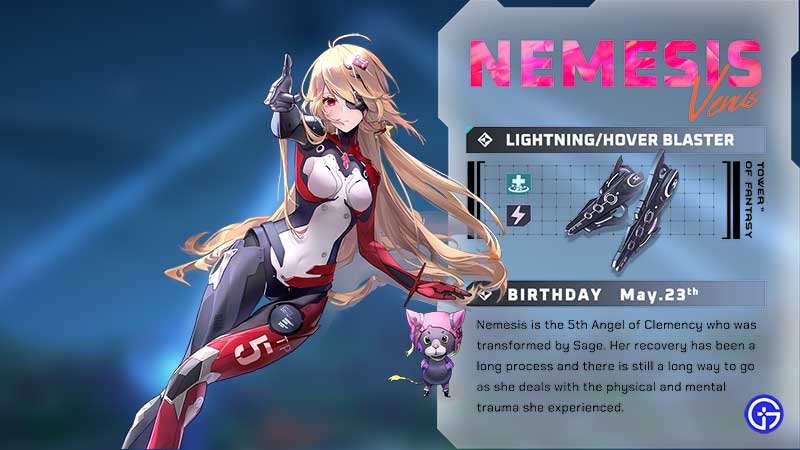This screenshot has width=800, height=450.
Task: Open the Gamer Tweak logo watermark
Action: click(x=764, y=412)
